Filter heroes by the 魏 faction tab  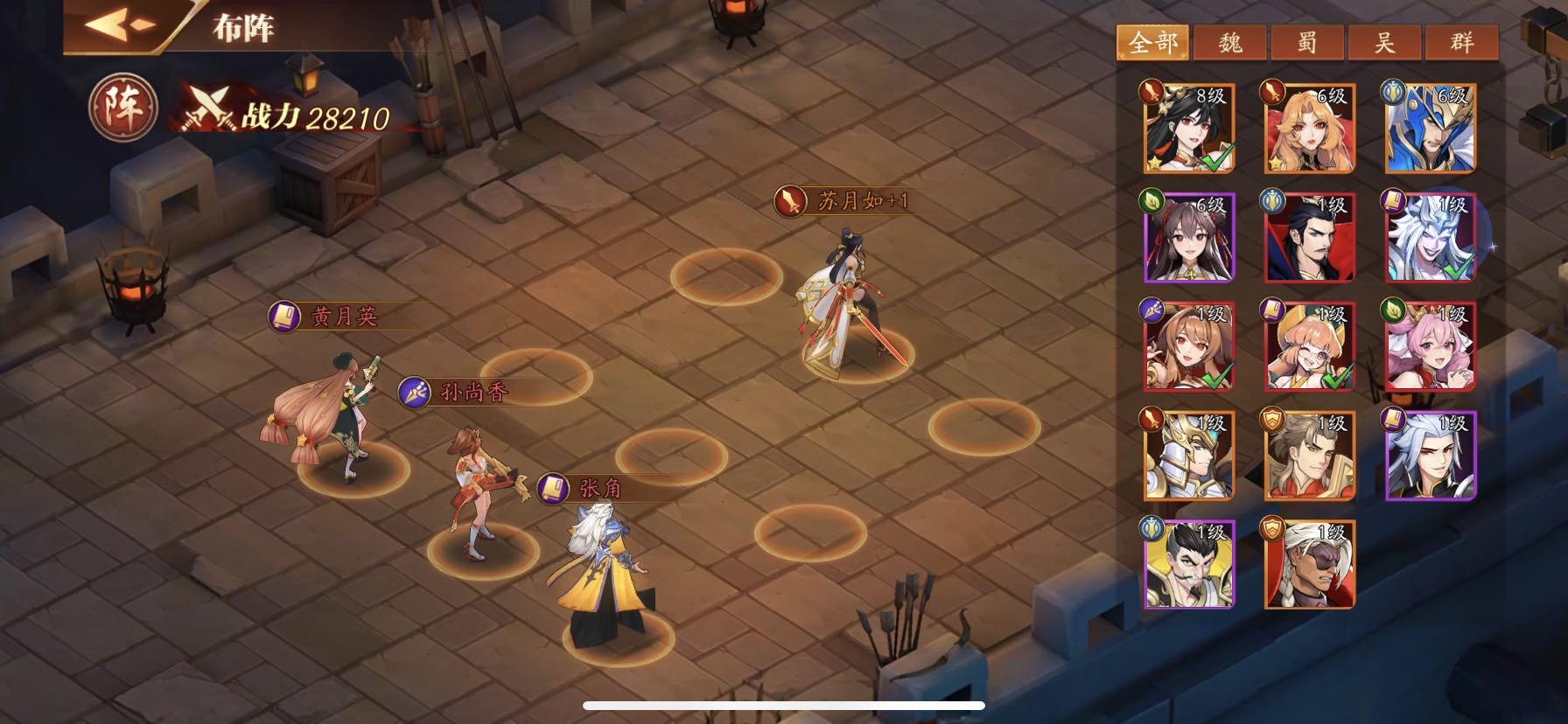coord(1229,42)
